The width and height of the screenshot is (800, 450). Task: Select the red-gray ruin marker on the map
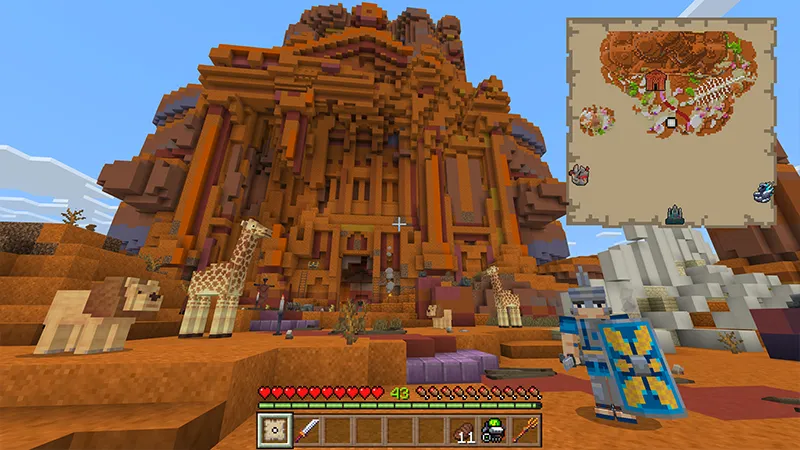click(x=579, y=175)
